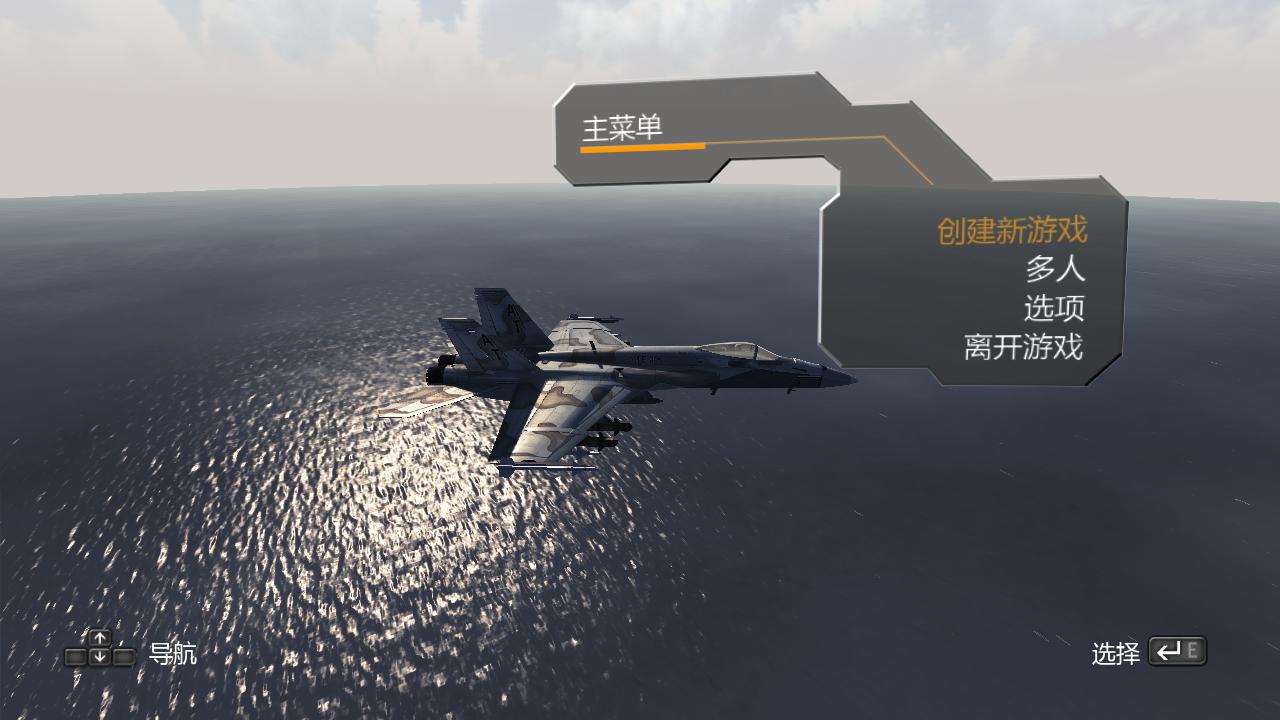This screenshot has height=720, width=1280.
Task: Click the right key icon beside the arrows
Action: tap(124, 656)
